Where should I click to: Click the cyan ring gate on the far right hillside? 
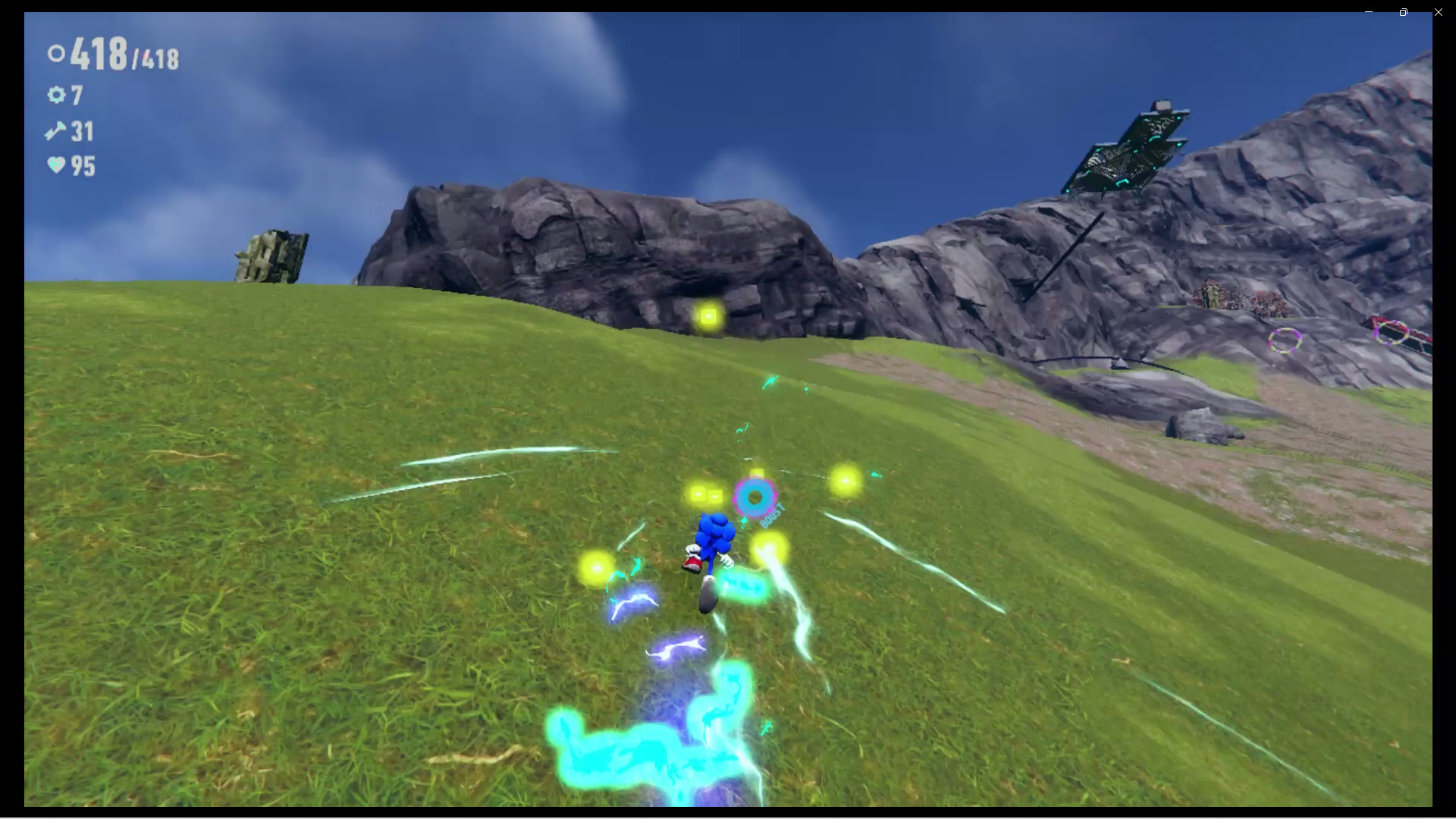click(1285, 340)
